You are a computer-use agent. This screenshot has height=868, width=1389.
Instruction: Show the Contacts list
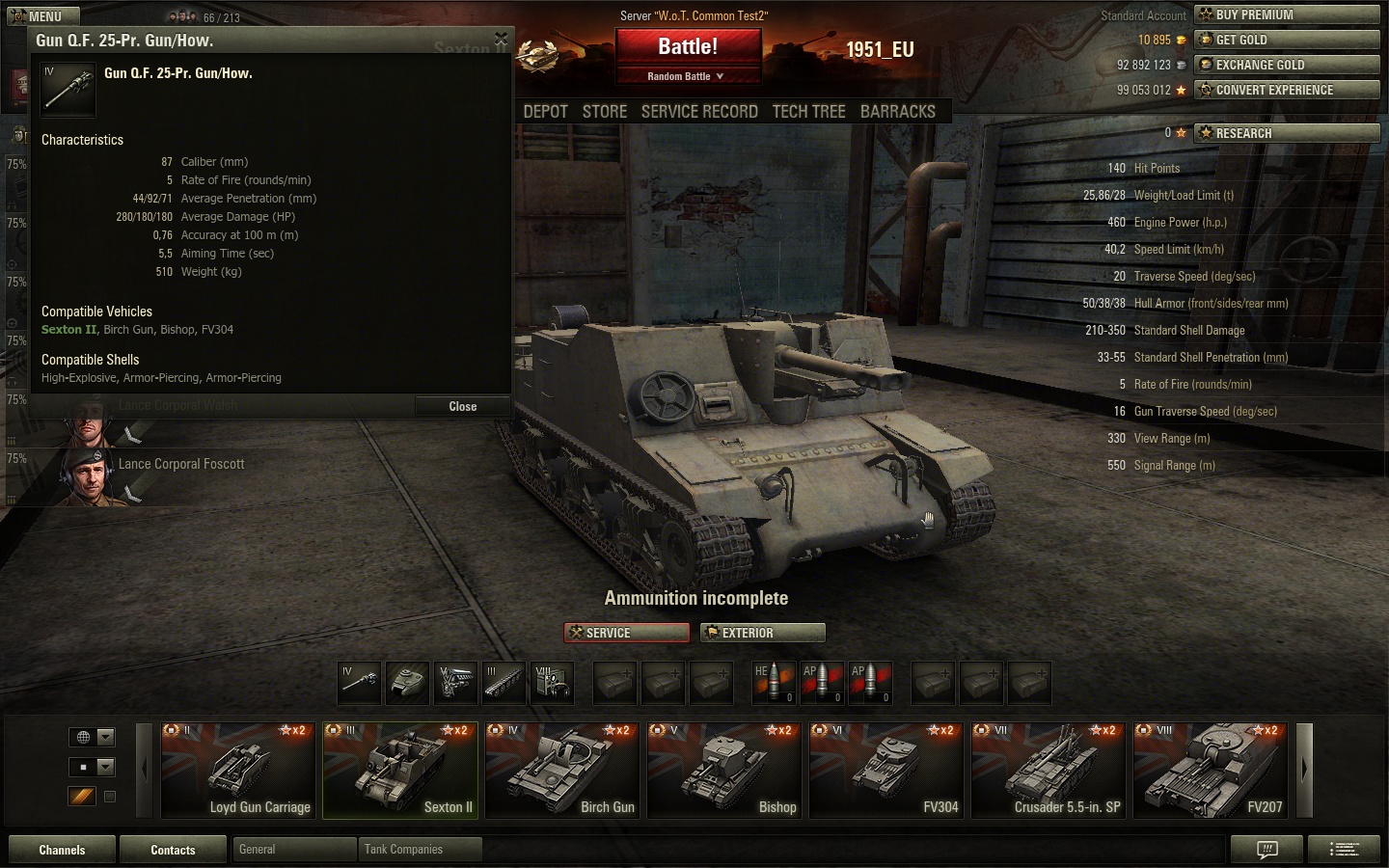pos(173,850)
